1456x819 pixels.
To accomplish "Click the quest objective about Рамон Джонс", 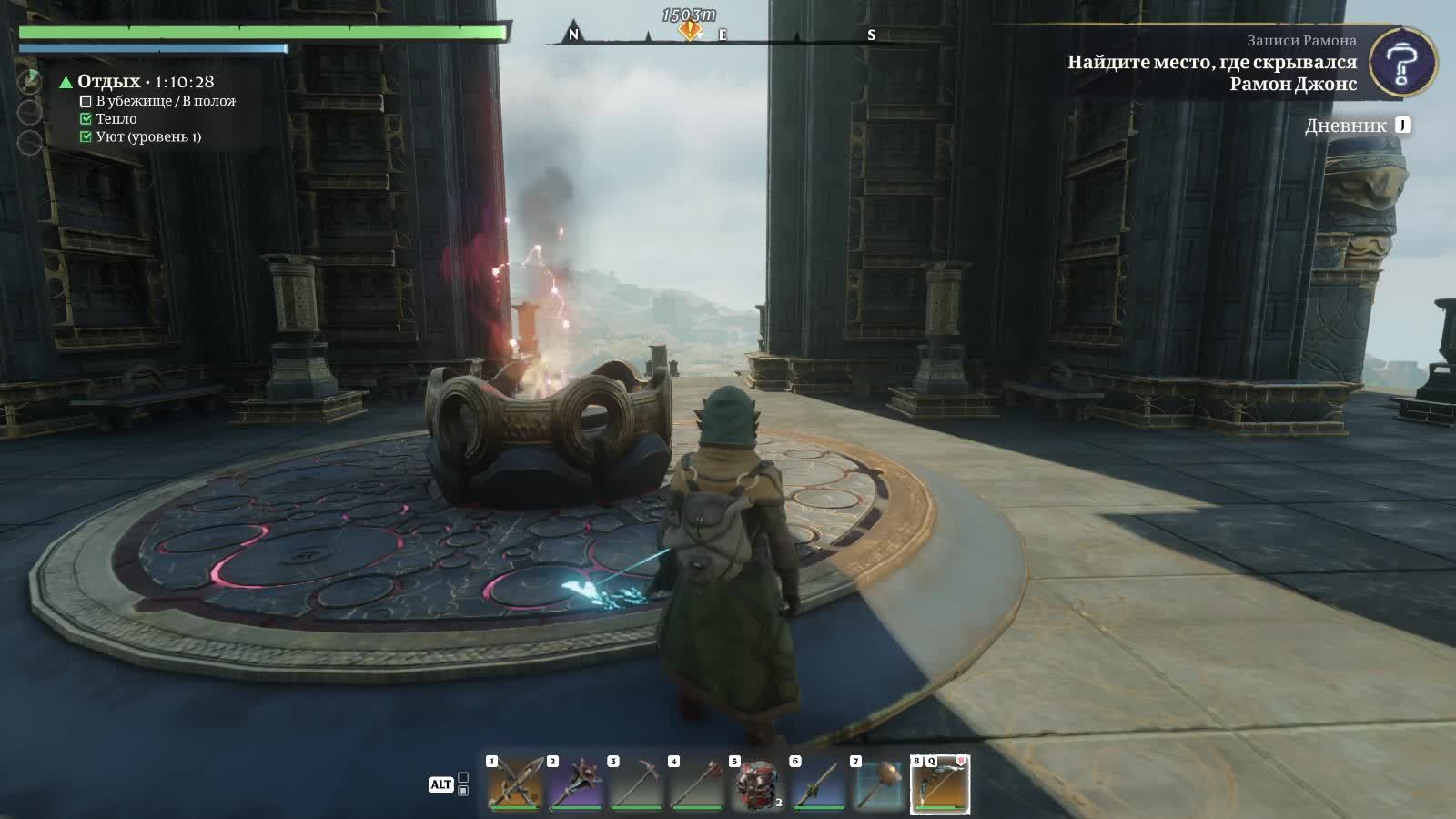I will [x=1211, y=73].
